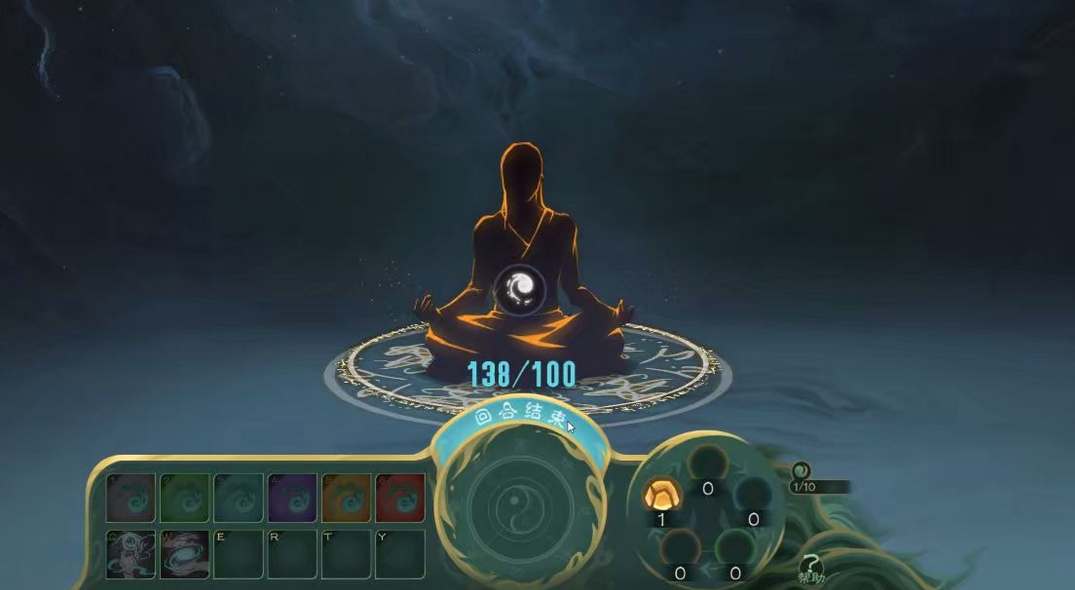
Task: Select the green swirl skill slot
Action: point(184,497)
